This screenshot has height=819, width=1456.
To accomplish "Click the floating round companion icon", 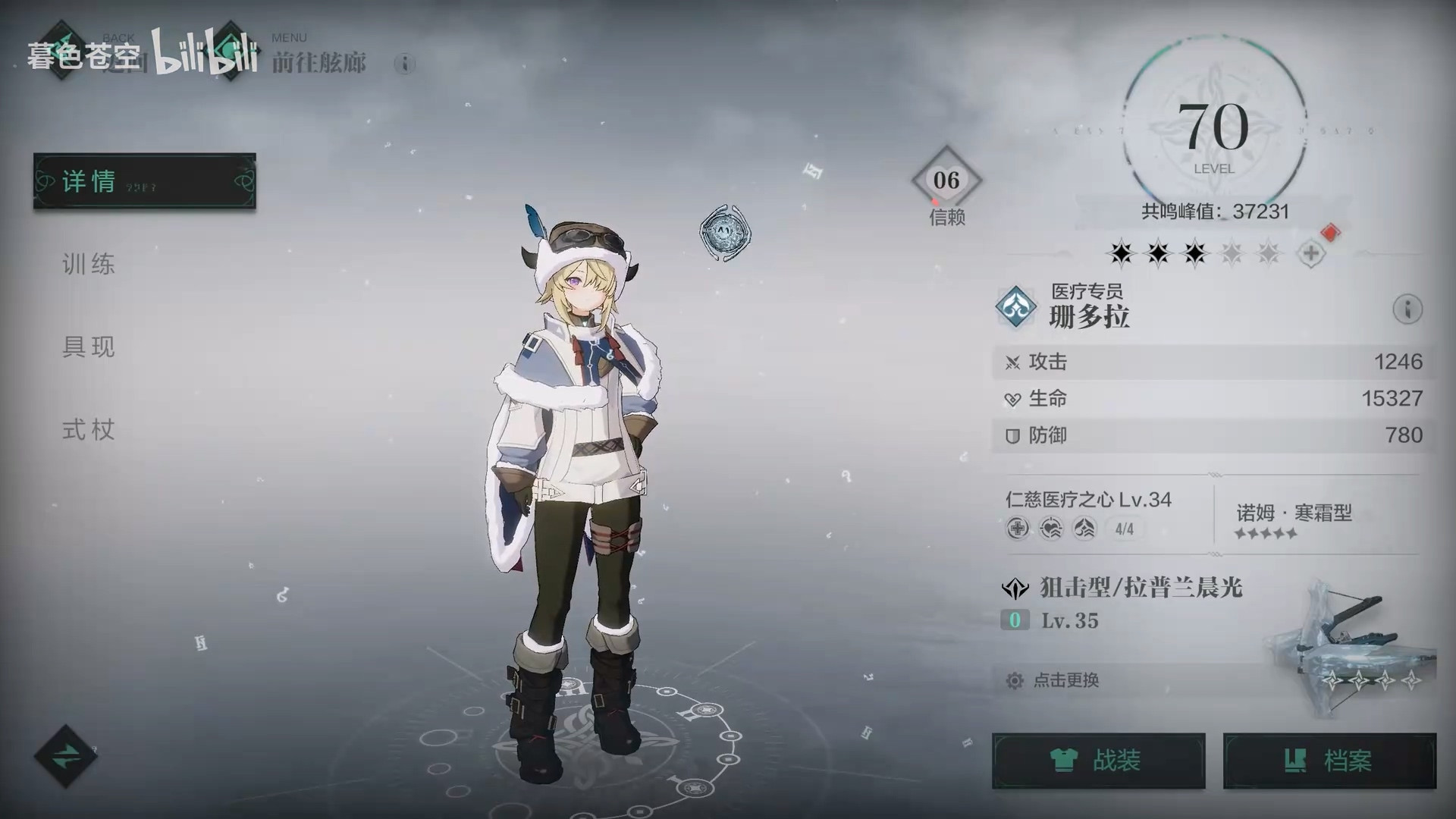I will tap(725, 232).
